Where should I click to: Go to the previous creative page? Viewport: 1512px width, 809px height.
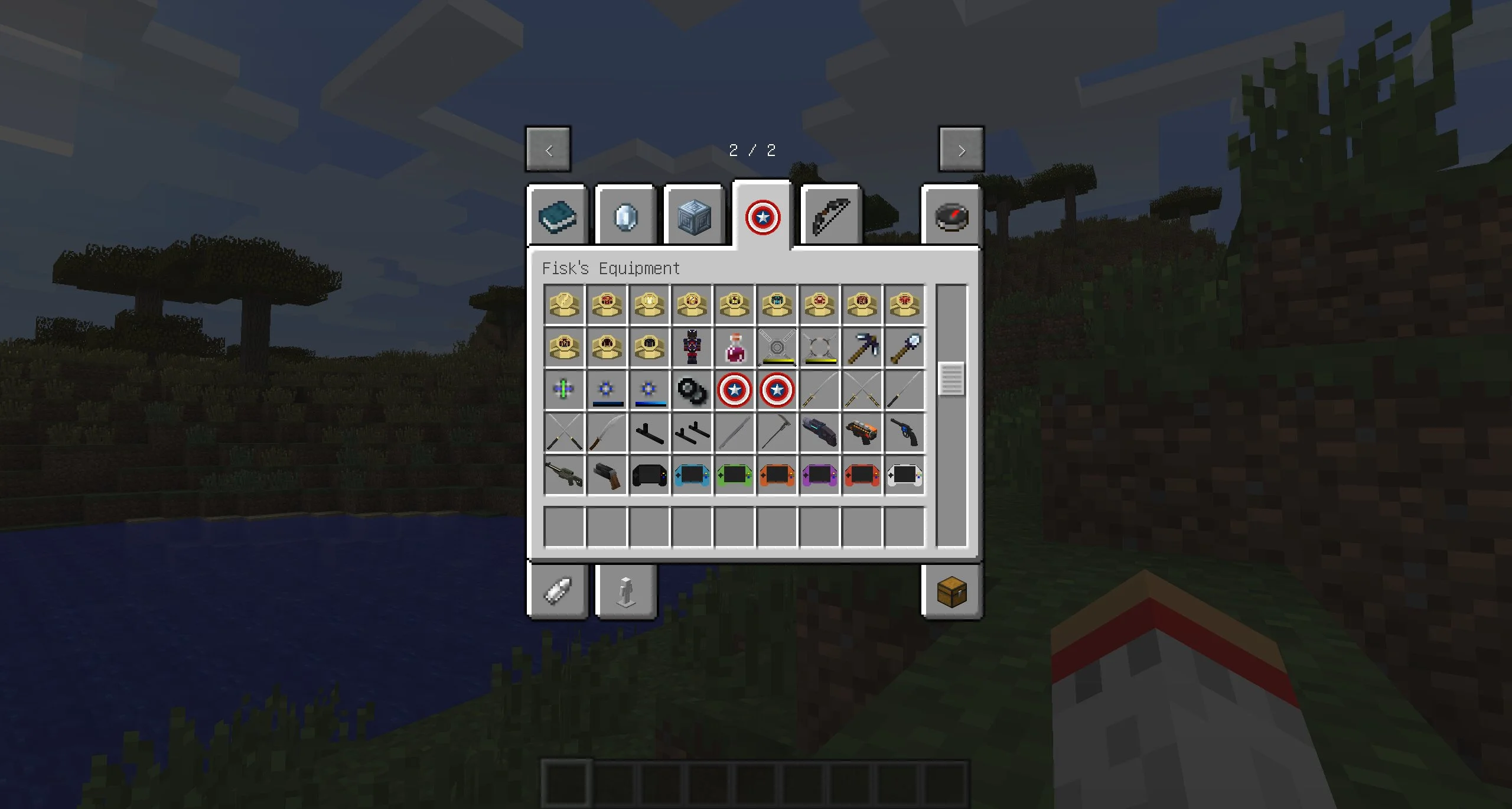point(548,150)
